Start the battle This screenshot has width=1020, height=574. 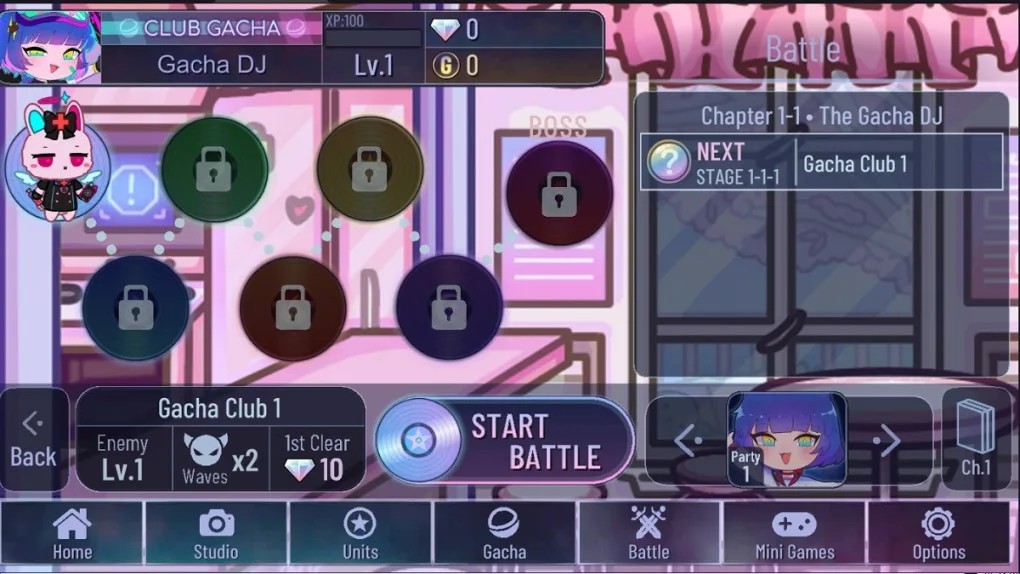click(505, 441)
